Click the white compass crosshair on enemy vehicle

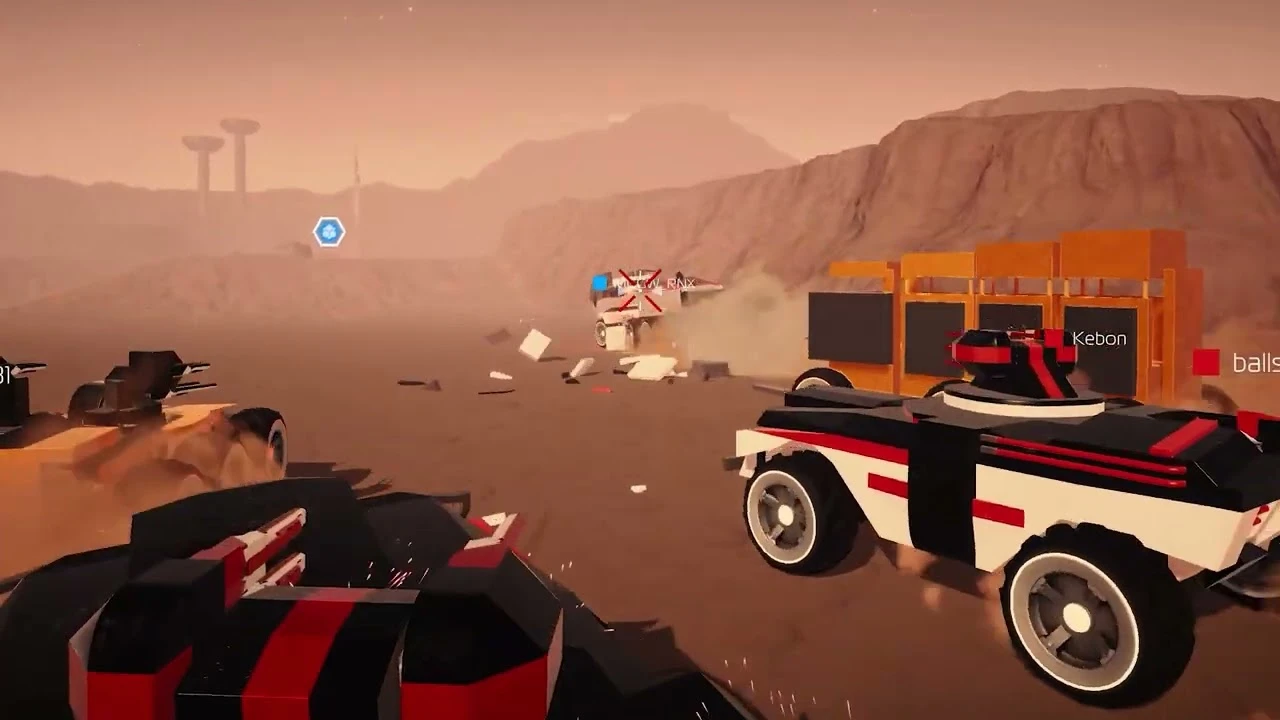(641, 289)
